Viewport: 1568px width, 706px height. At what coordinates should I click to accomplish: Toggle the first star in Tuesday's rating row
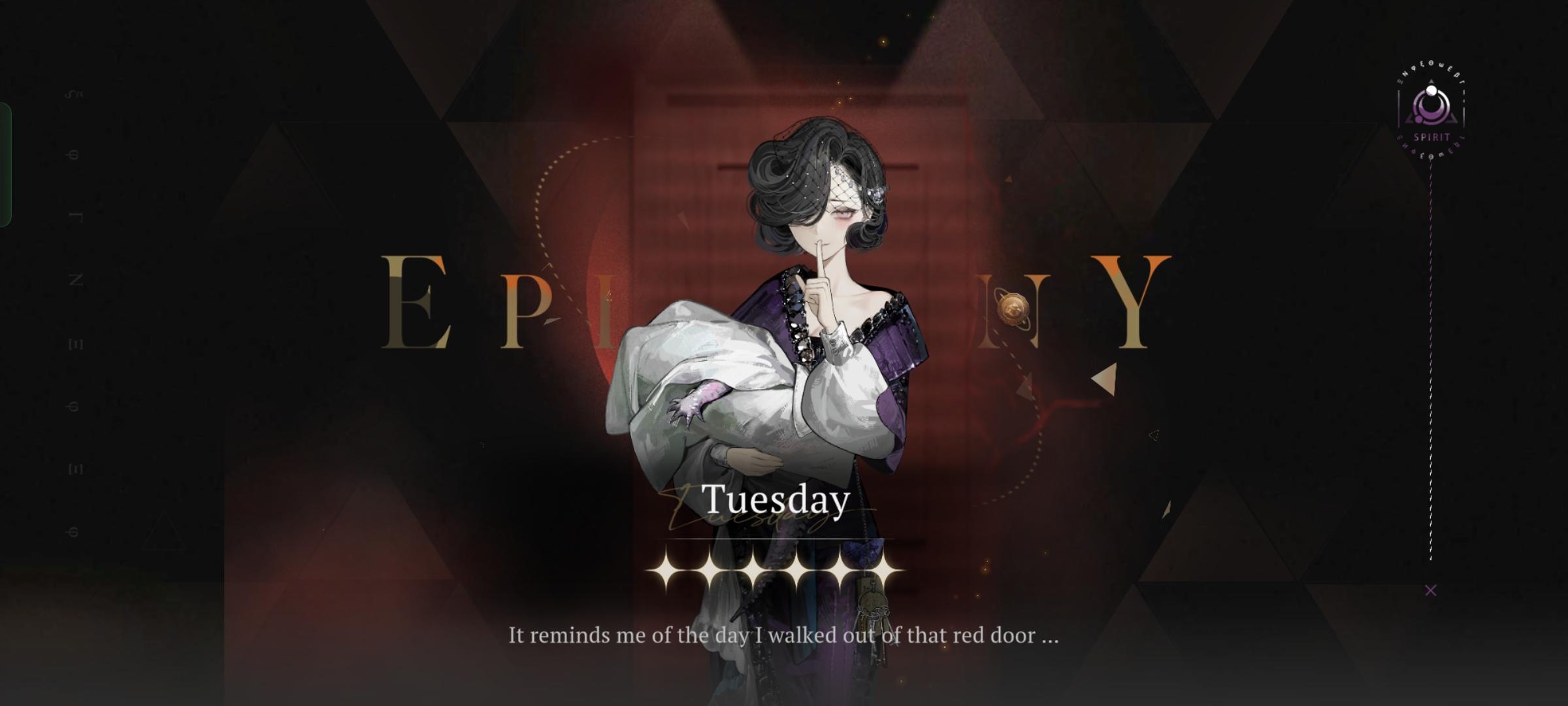663,571
